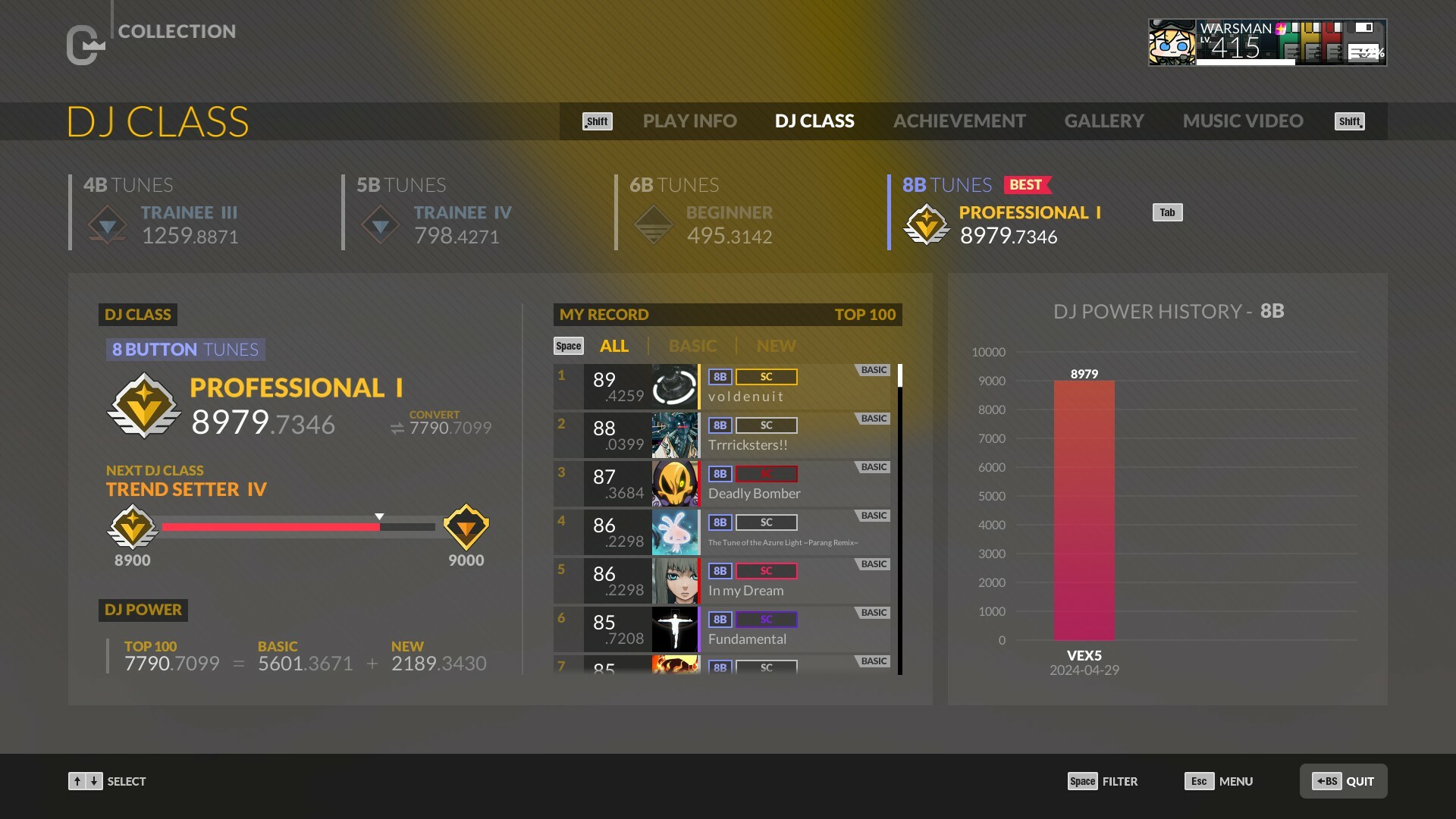Enable the NEW records filter
1456x819 pixels.
pyautogui.click(x=775, y=346)
